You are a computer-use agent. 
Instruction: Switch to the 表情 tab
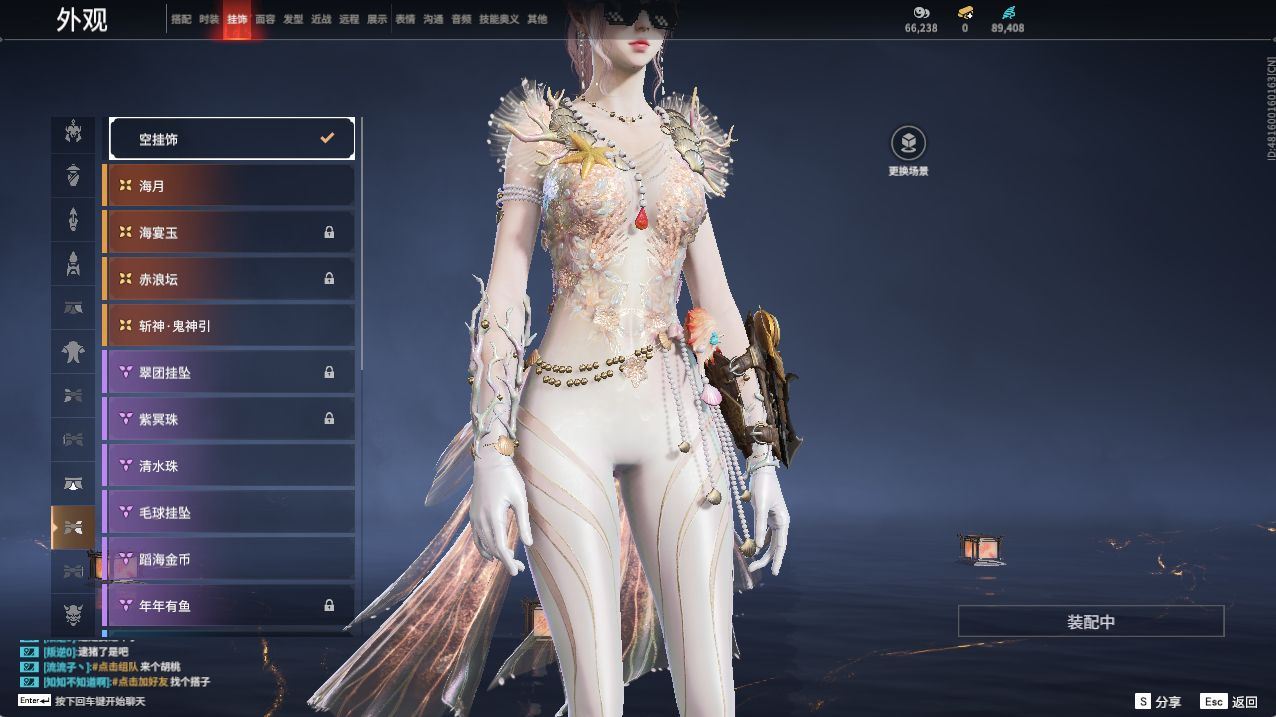point(405,19)
